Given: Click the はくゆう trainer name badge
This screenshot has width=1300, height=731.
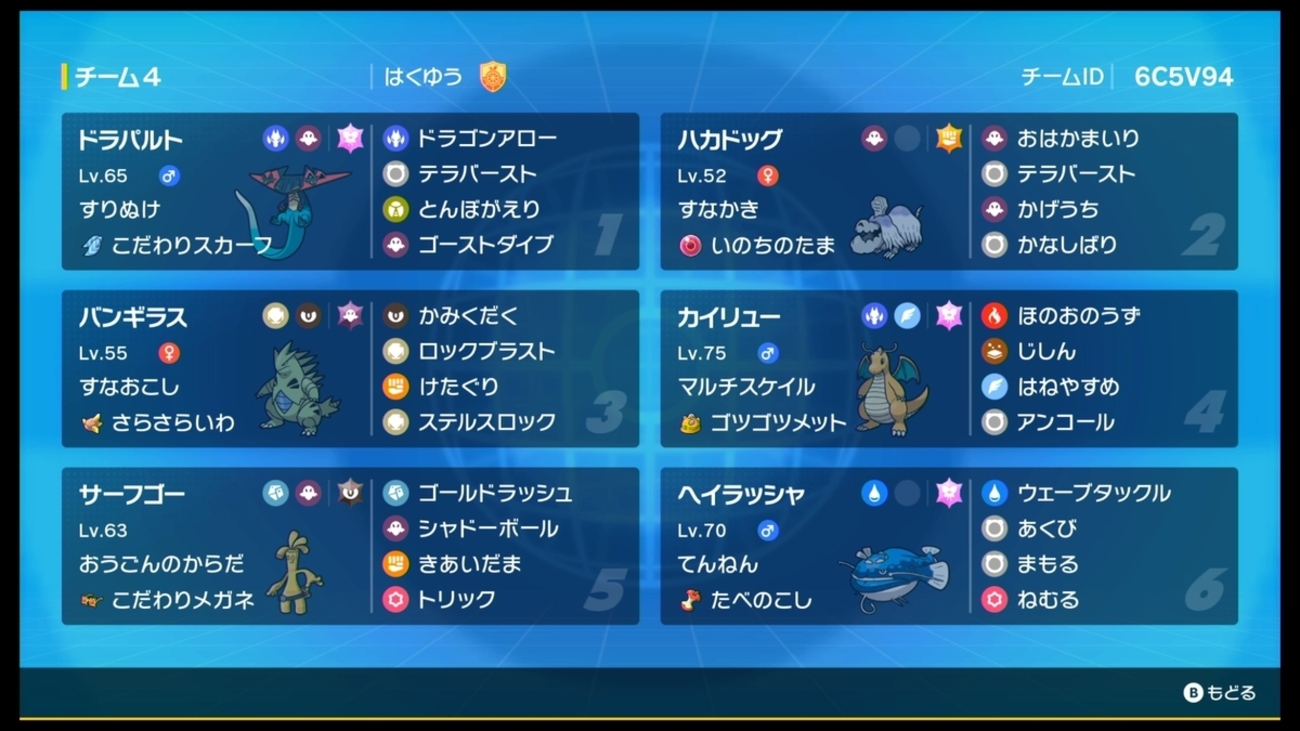Looking at the screenshot, I should (x=440, y=77).
